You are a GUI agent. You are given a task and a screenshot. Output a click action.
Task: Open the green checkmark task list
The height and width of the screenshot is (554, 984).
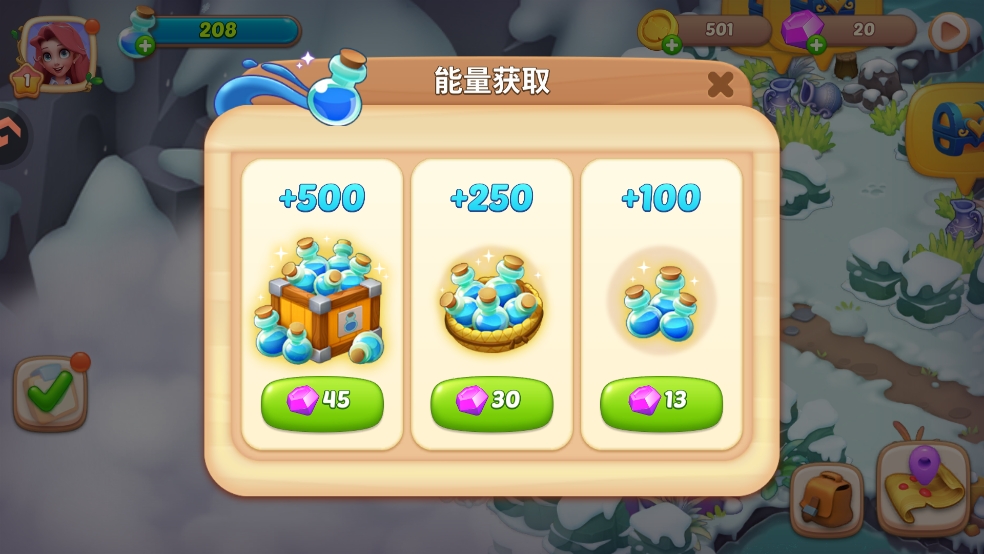point(49,390)
